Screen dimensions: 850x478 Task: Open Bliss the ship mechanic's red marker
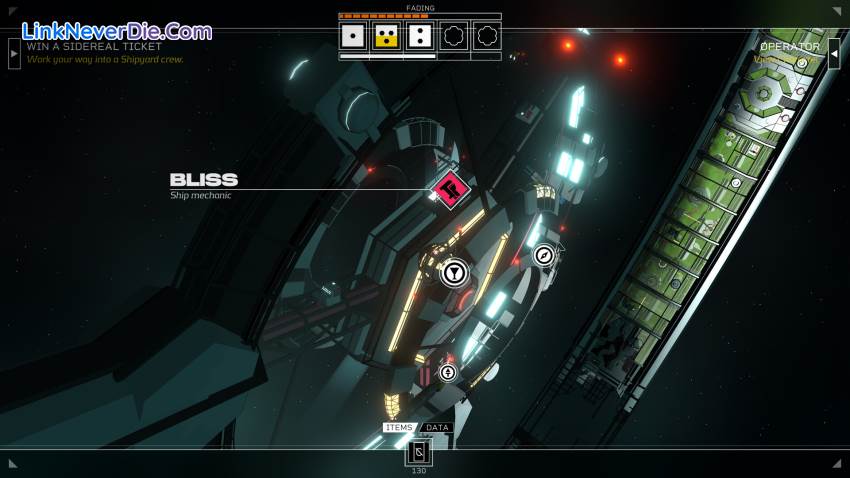(450, 188)
